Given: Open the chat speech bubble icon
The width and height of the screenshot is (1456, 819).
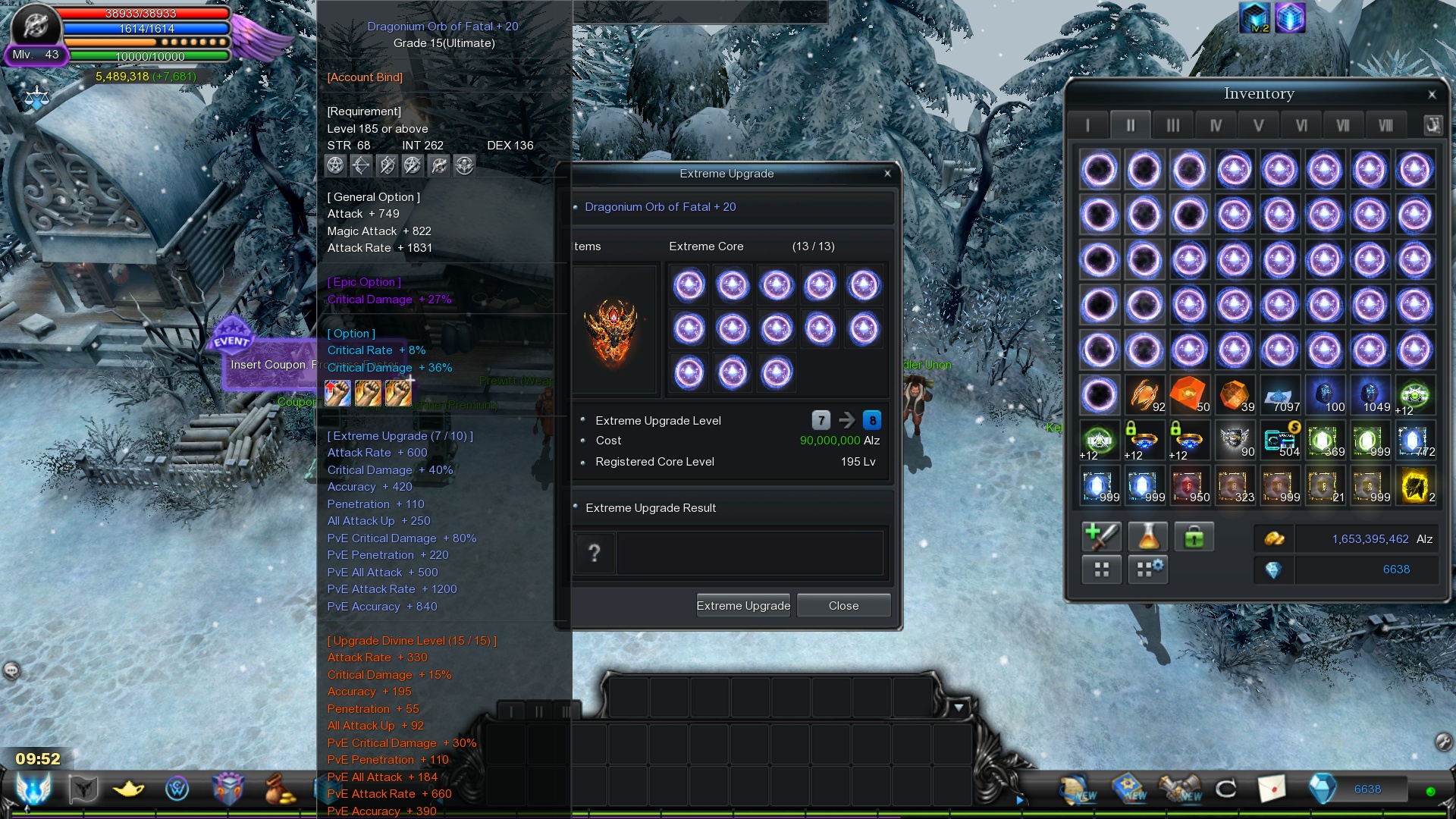Looking at the screenshot, I should 11,670.
